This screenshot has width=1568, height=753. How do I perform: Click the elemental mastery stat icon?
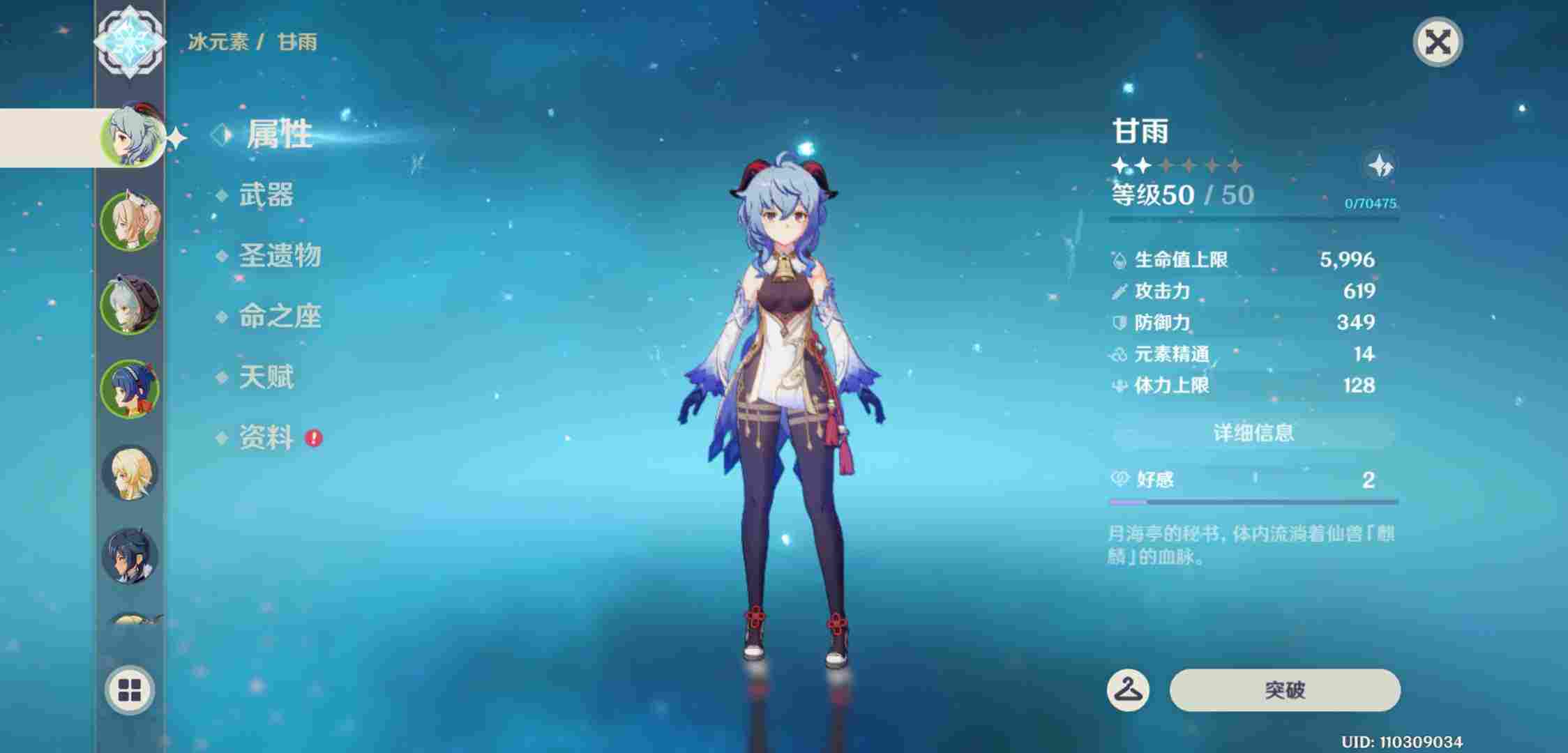coord(1119,353)
